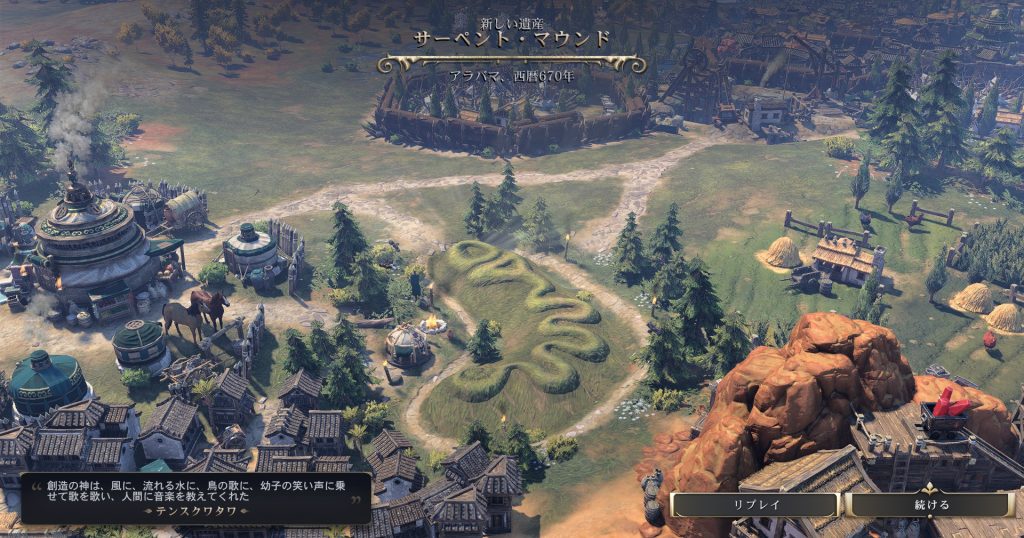Screen dimensions: 1024x538
Task: Continue the game with 続ける
Action: pos(931,505)
